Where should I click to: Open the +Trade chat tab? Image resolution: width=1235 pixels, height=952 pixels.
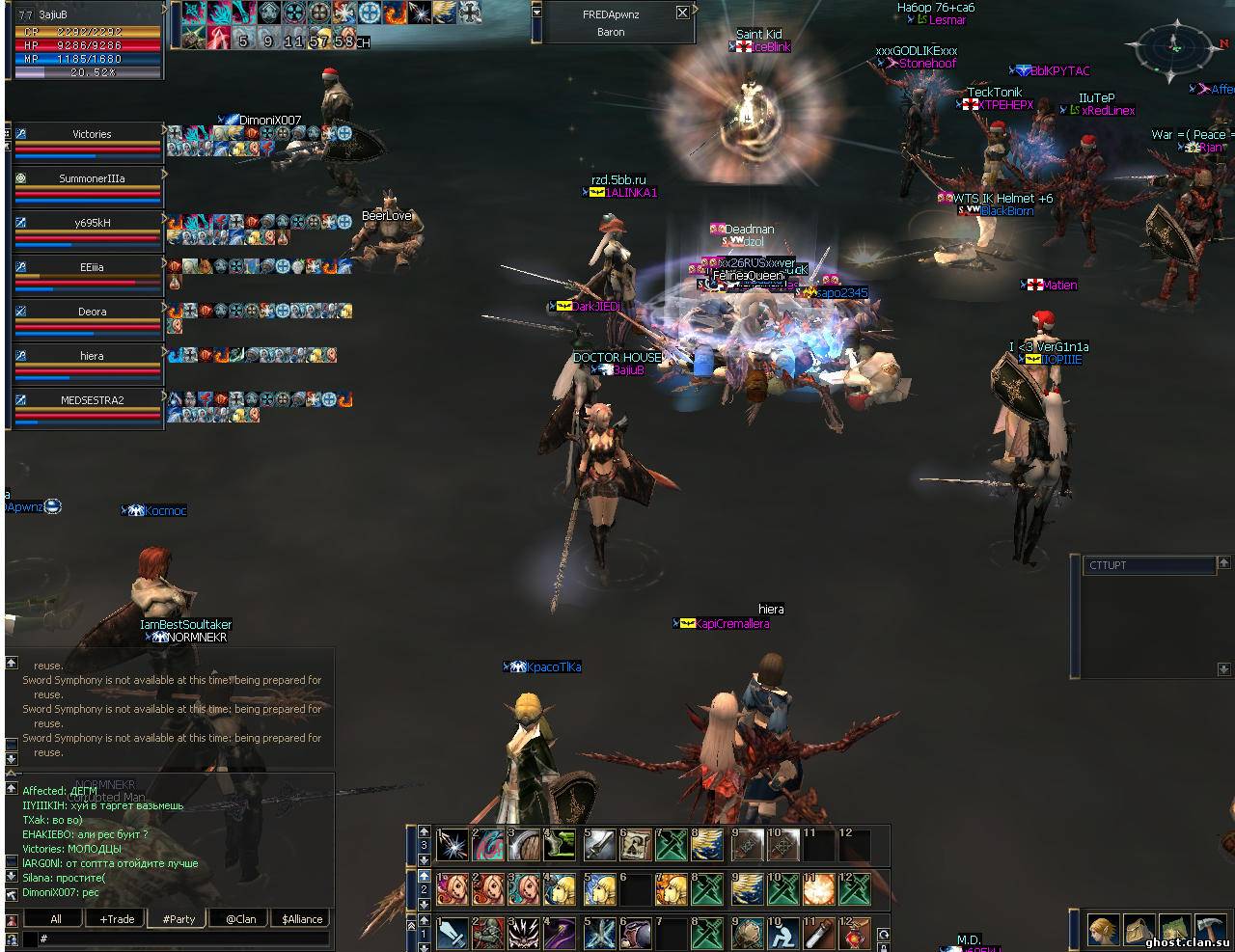(x=118, y=919)
